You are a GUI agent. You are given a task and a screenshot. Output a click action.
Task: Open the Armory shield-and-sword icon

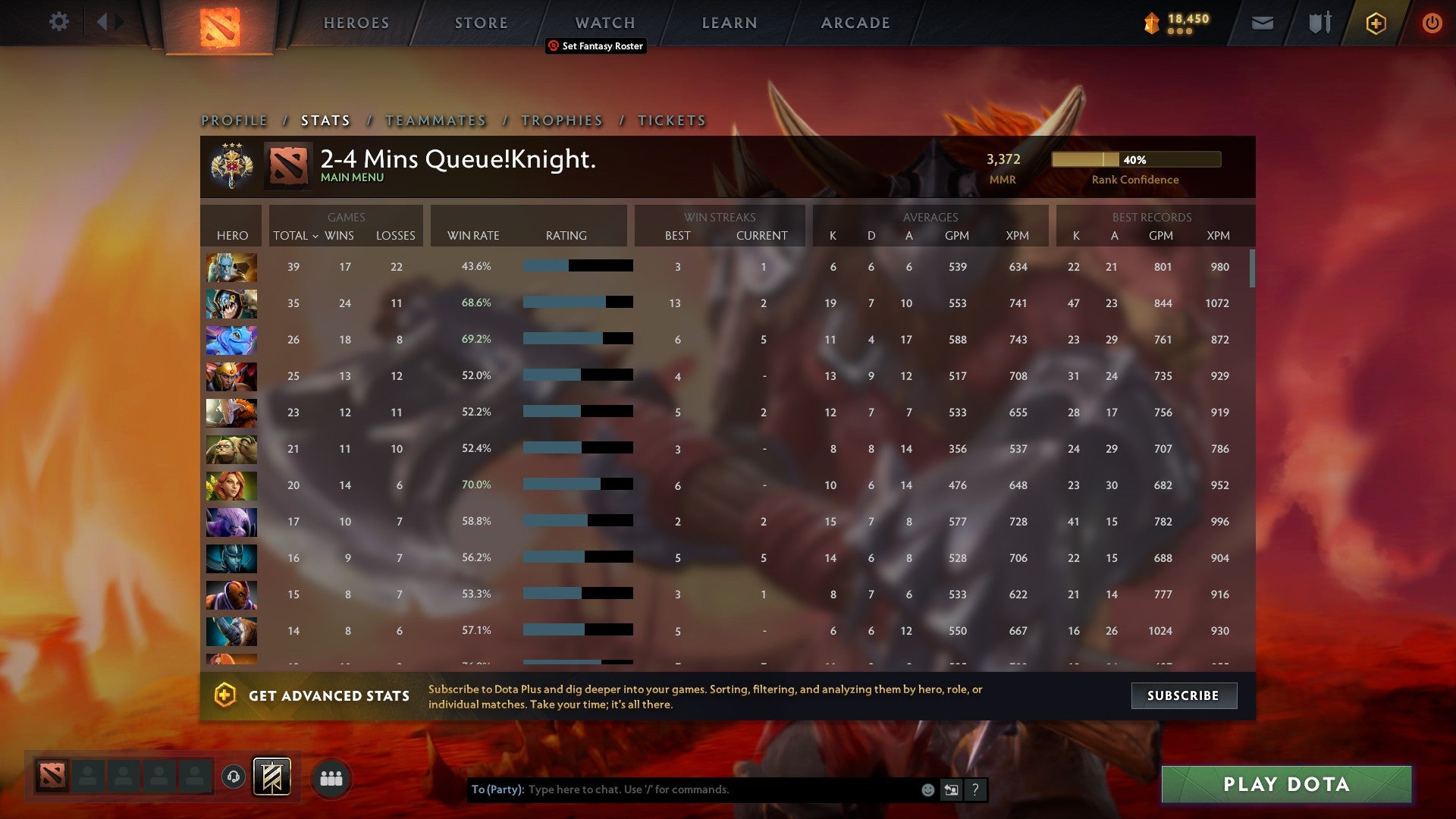[1319, 23]
